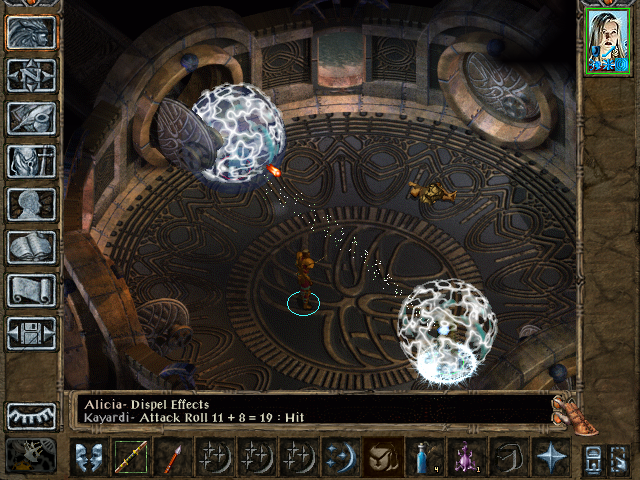This screenshot has height=480, width=640.
Task: Switch to the spear weapon slot
Action: [171, 457]
